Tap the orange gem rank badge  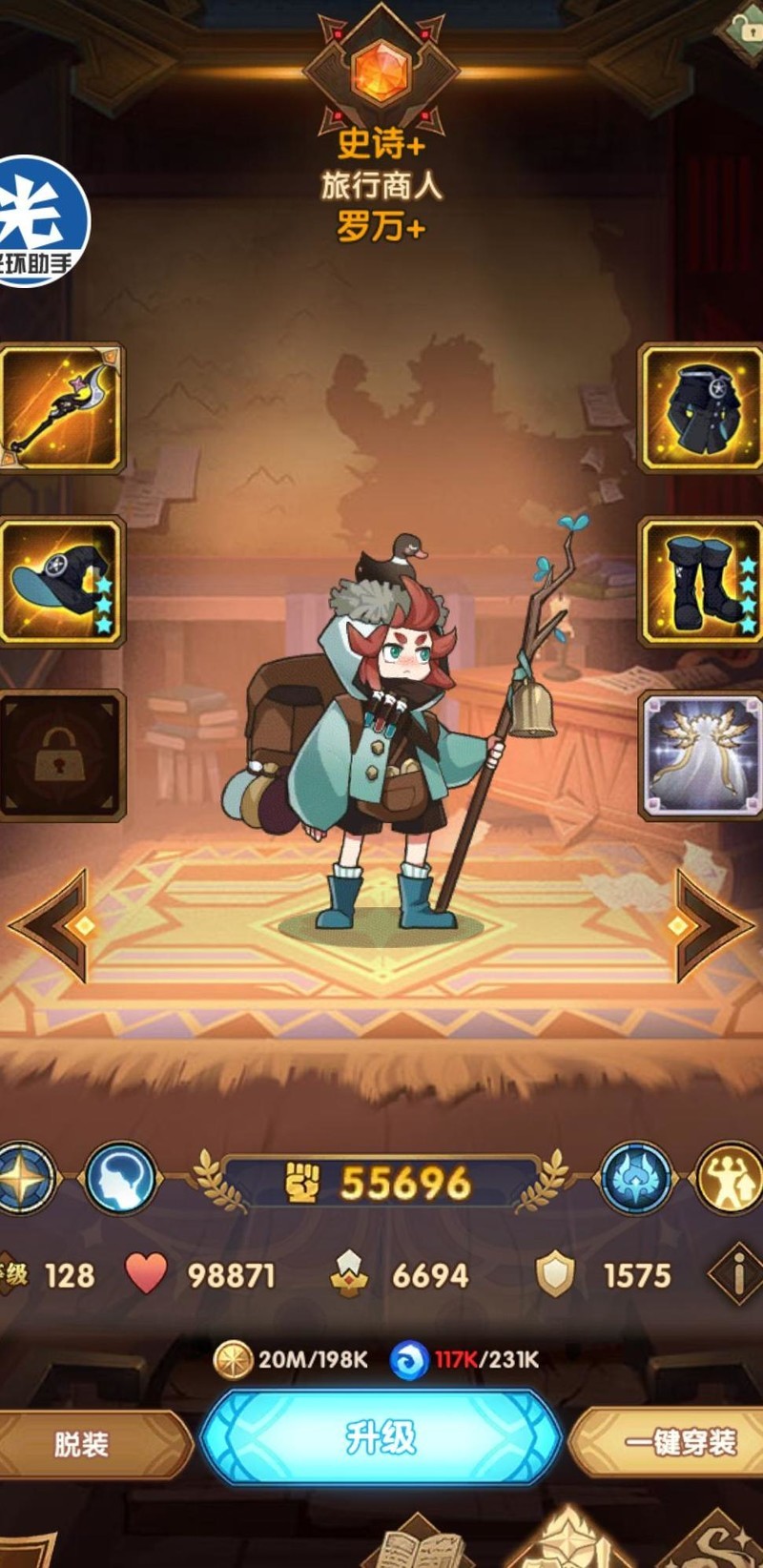click(x=381, y=72)
